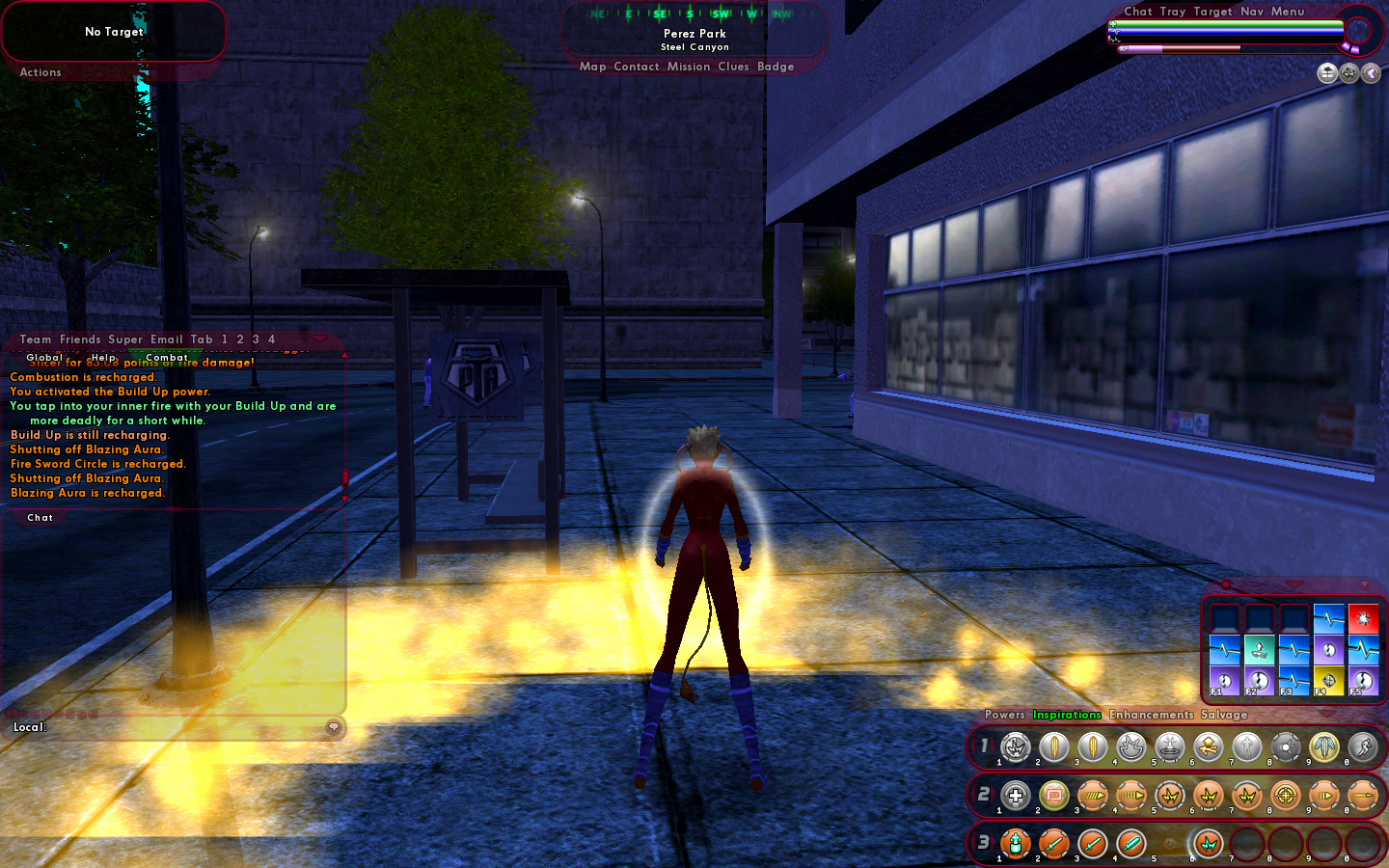
Task: Open the Salvage window
Action: pyautogui.click(x=1224, y=715)
